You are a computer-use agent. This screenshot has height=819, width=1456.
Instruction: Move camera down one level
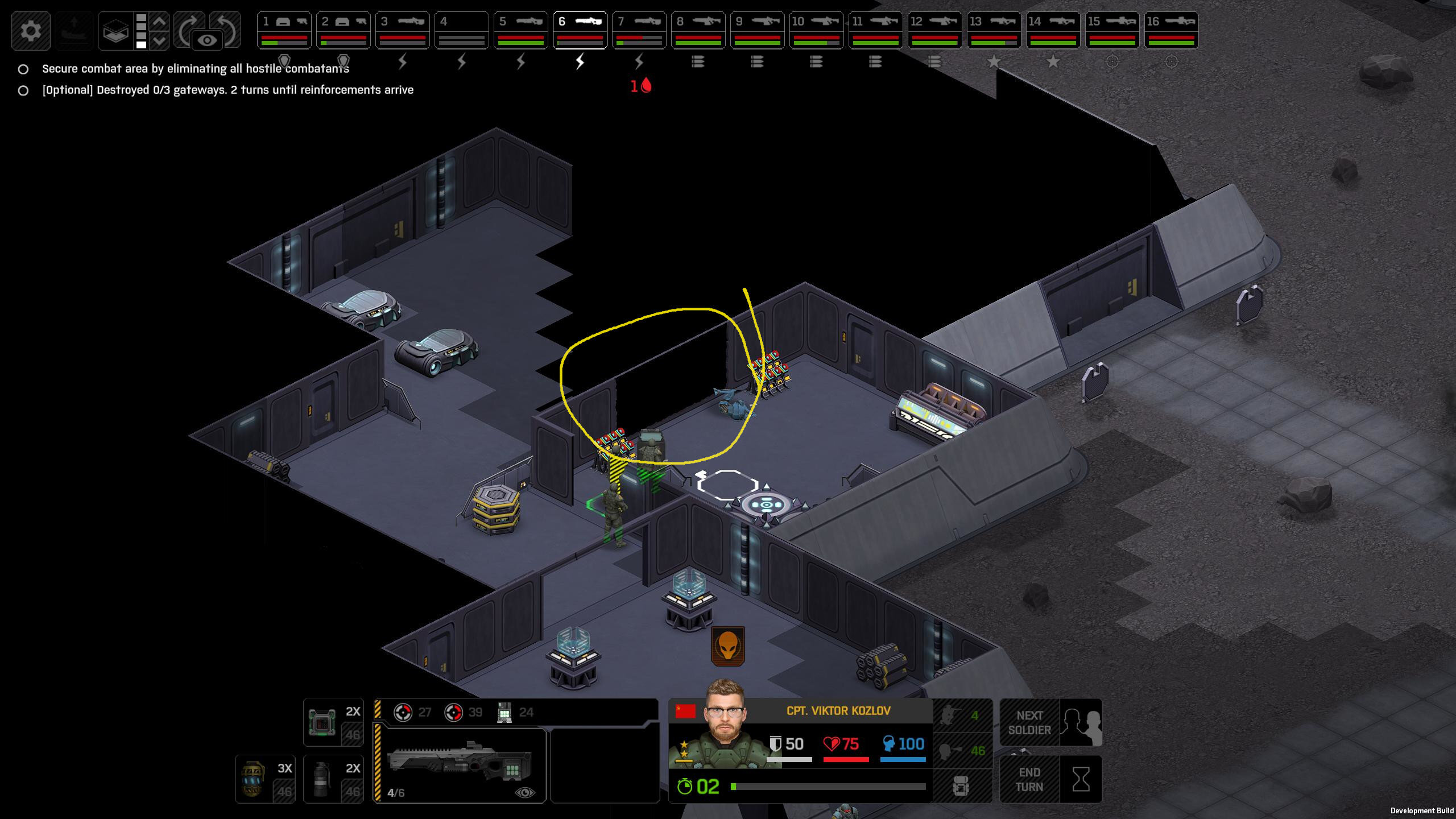click(x=160, y=41)
